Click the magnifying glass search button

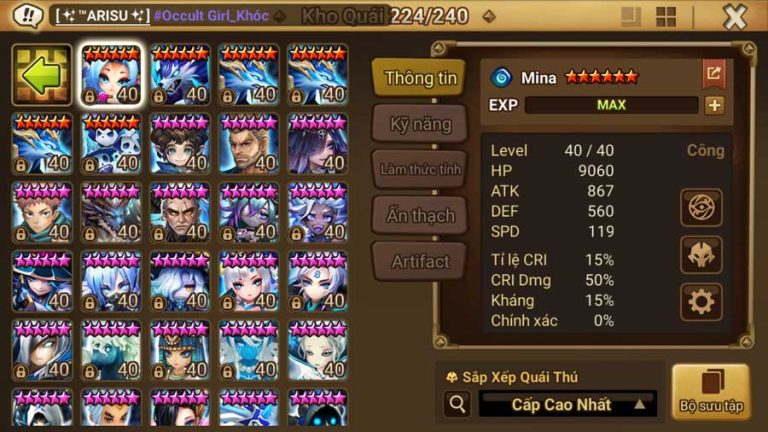[458, 404]
